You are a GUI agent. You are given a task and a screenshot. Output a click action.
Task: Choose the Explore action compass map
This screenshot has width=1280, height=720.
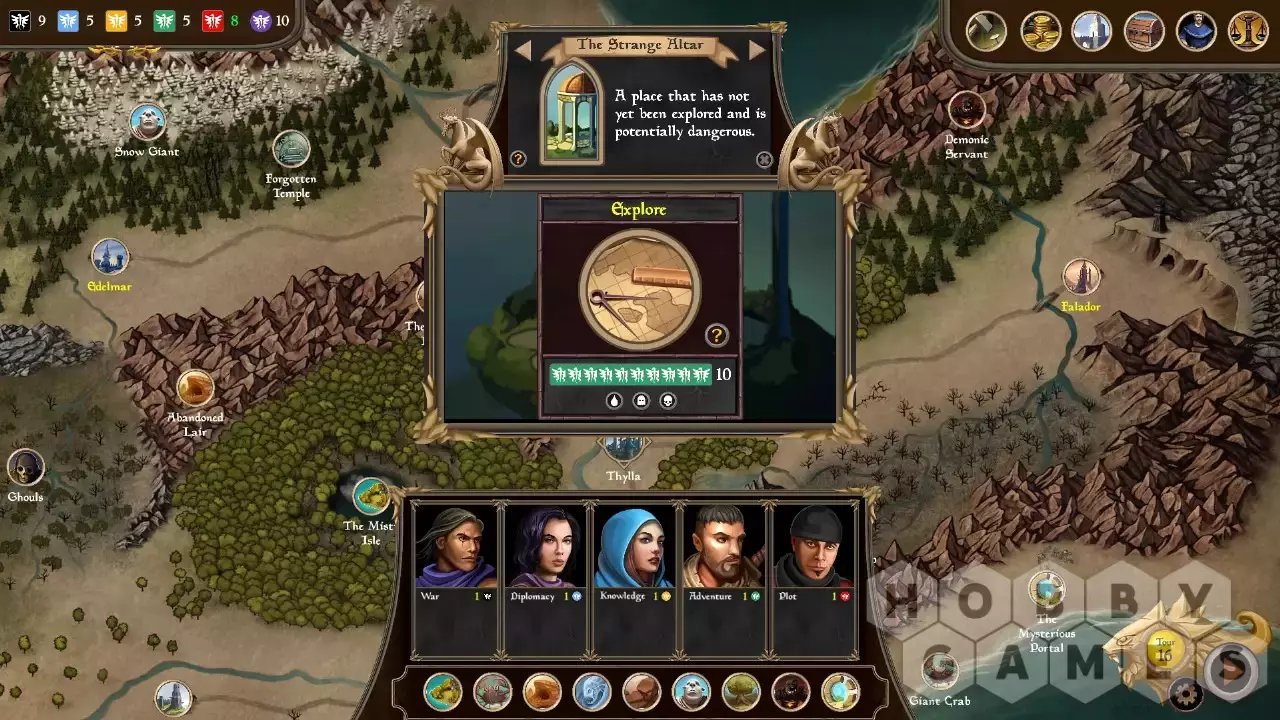[x=640, y=289]
